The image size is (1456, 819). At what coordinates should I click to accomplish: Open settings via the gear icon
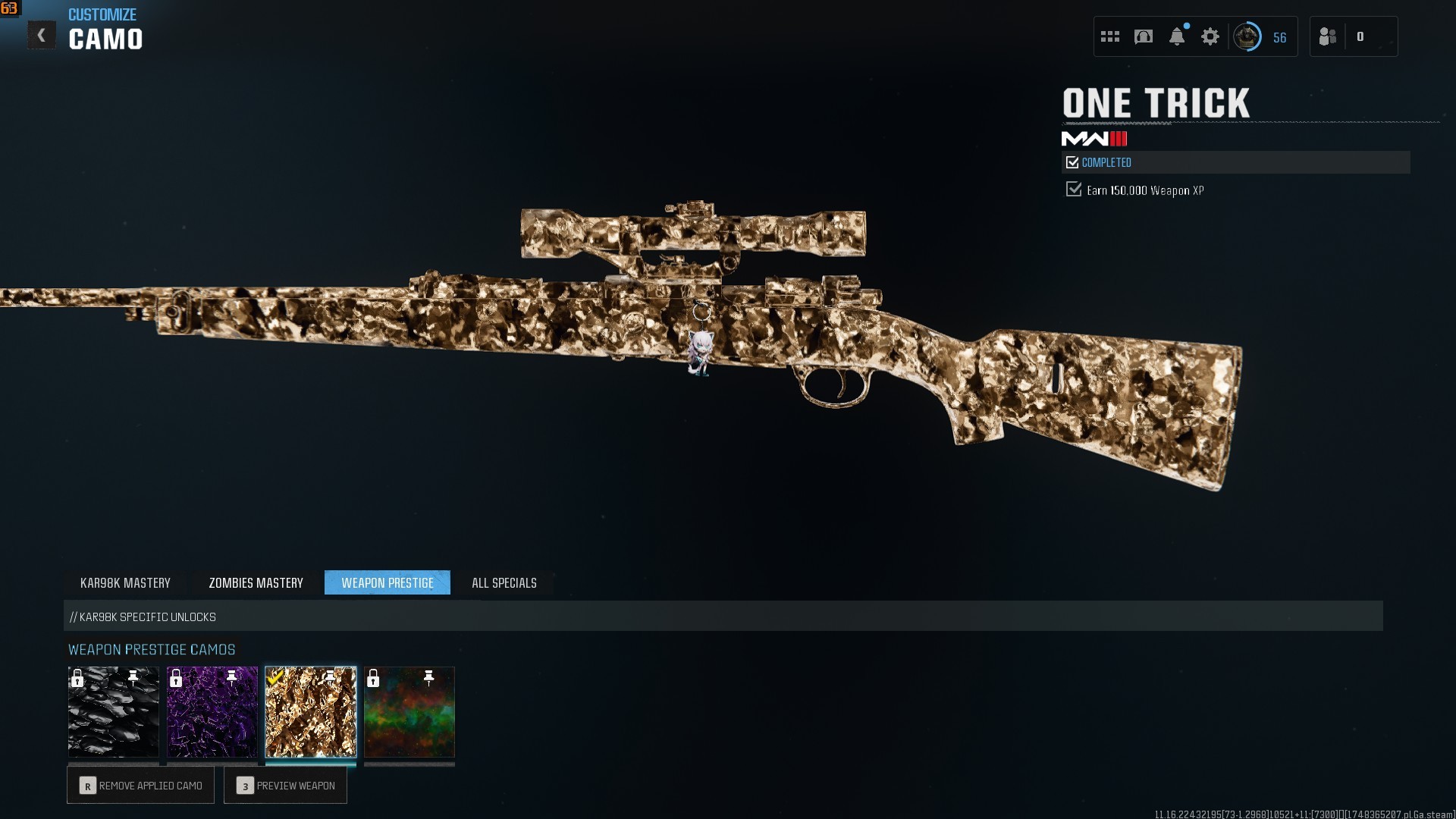point(1210,36)
